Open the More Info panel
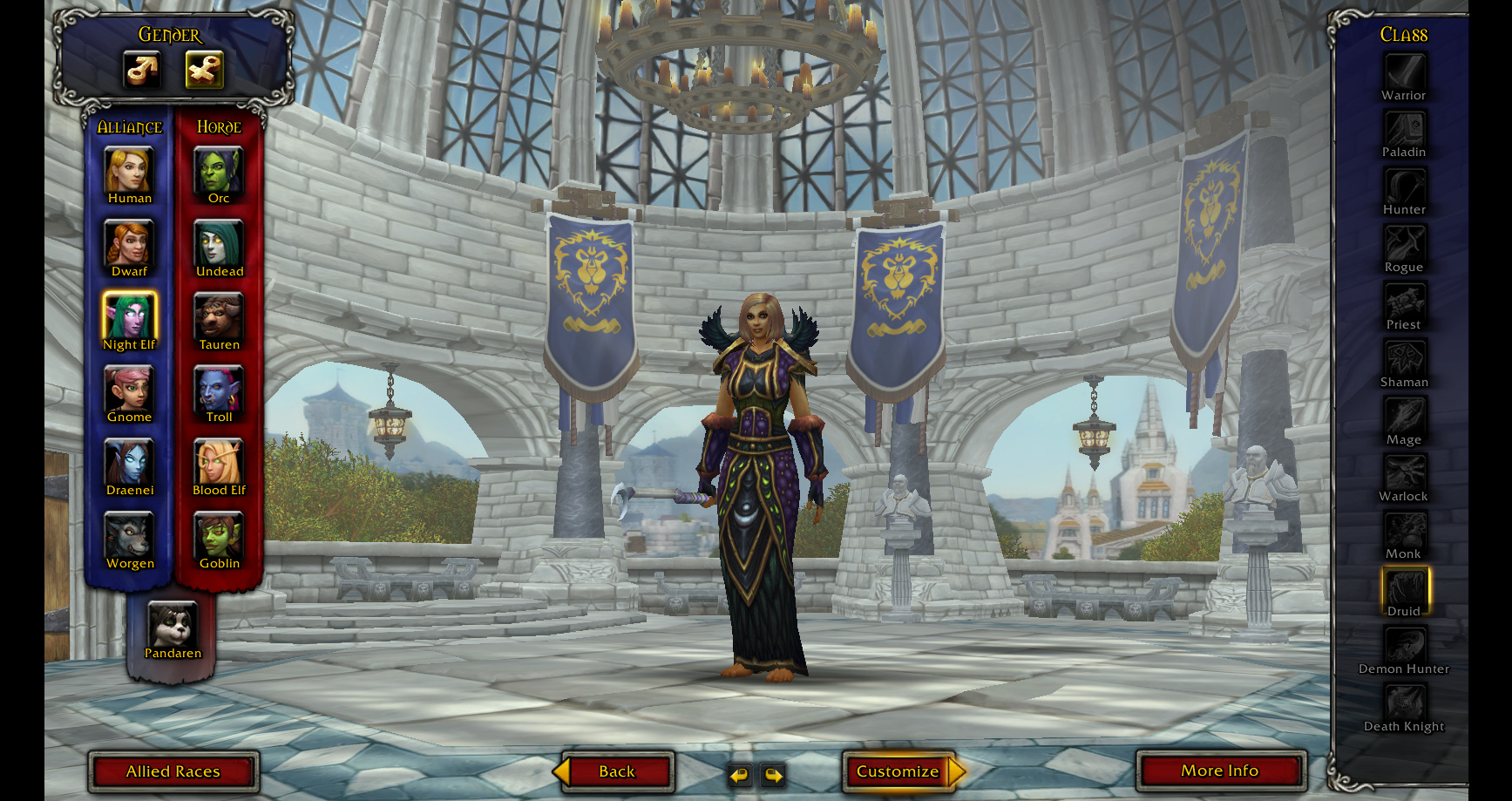The width and height of the screenshot is (1512, 801). 1219,771
